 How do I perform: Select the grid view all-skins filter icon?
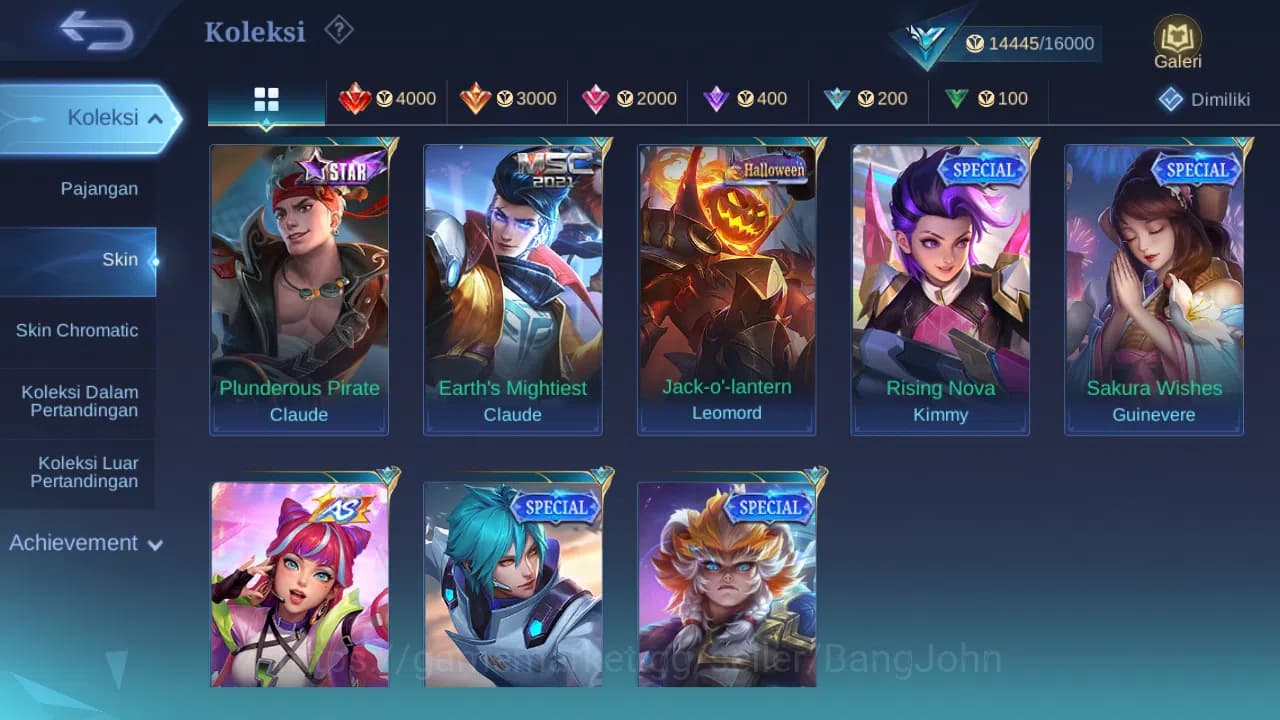(x=266, y=99)
